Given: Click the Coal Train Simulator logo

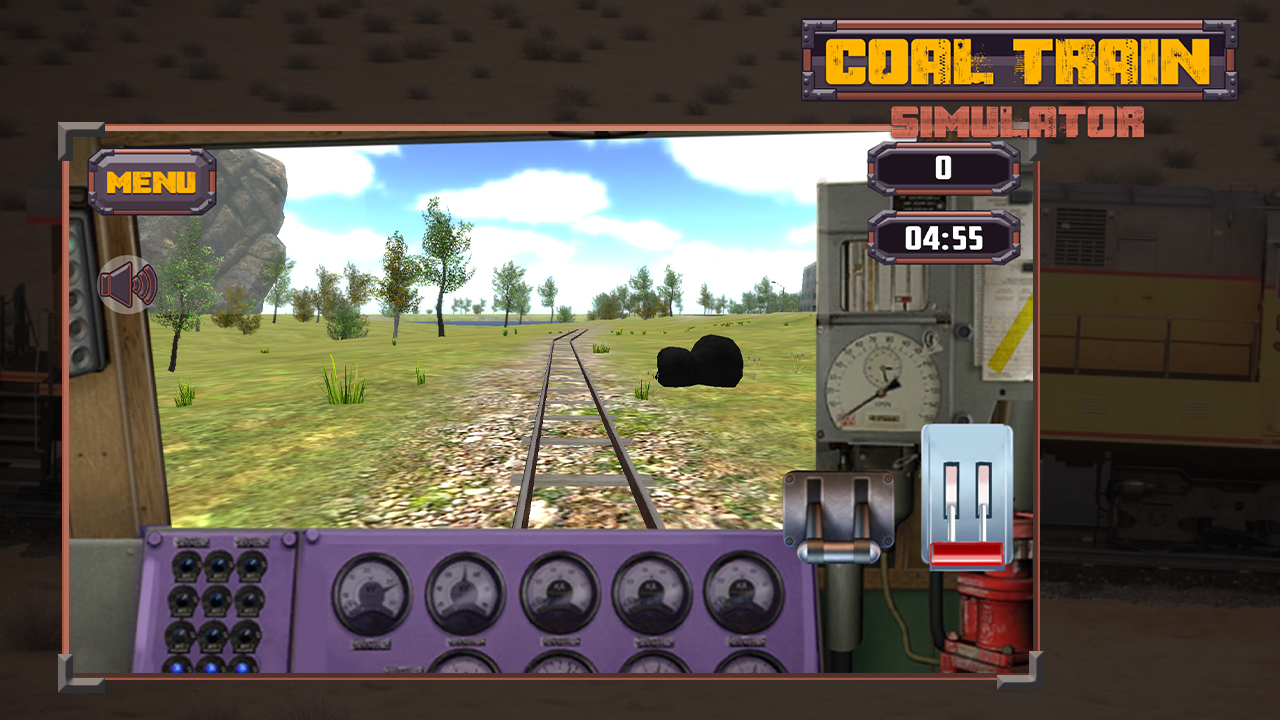Looking at the screenshot, I should click(1012, 60).
